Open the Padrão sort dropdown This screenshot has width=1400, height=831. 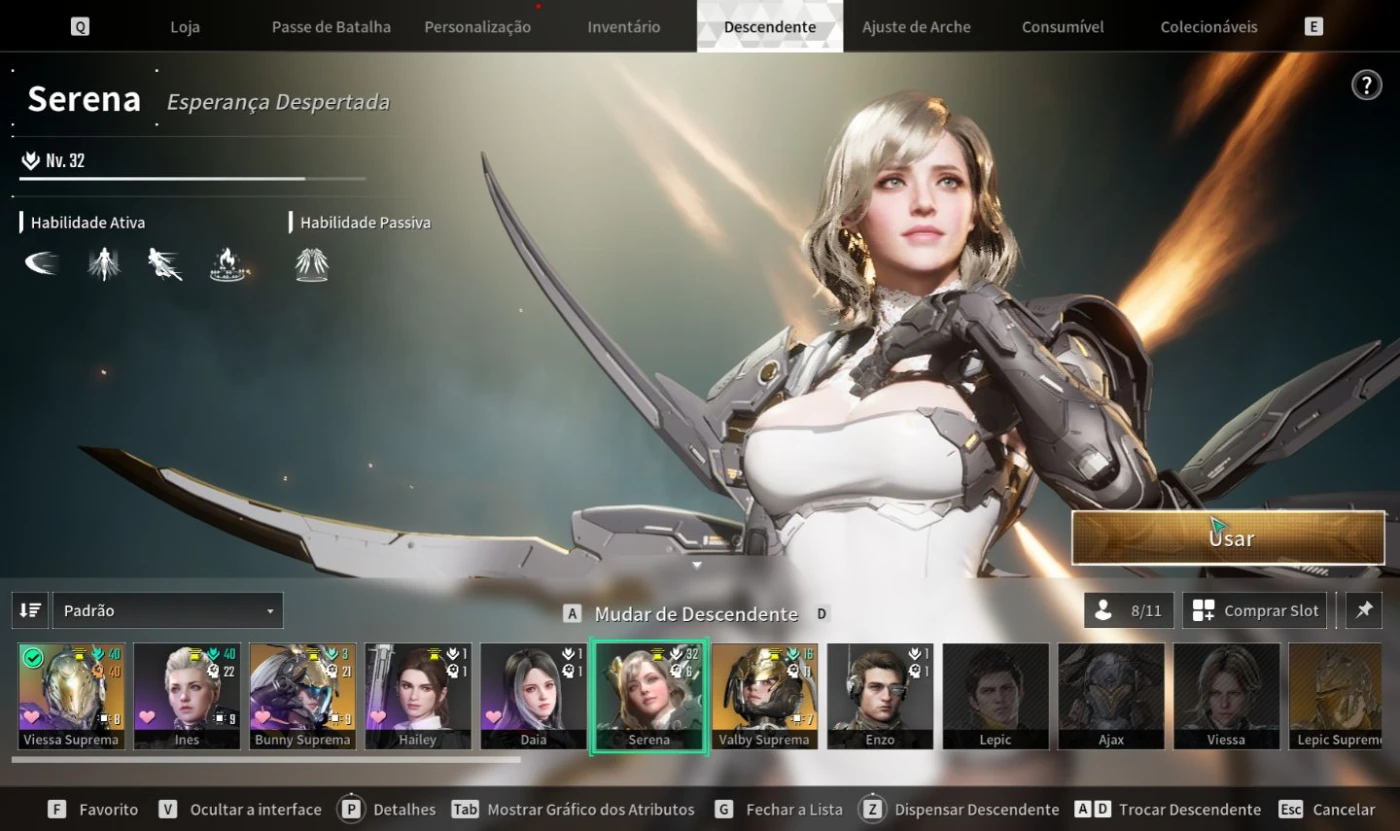[x=167, y=610]
